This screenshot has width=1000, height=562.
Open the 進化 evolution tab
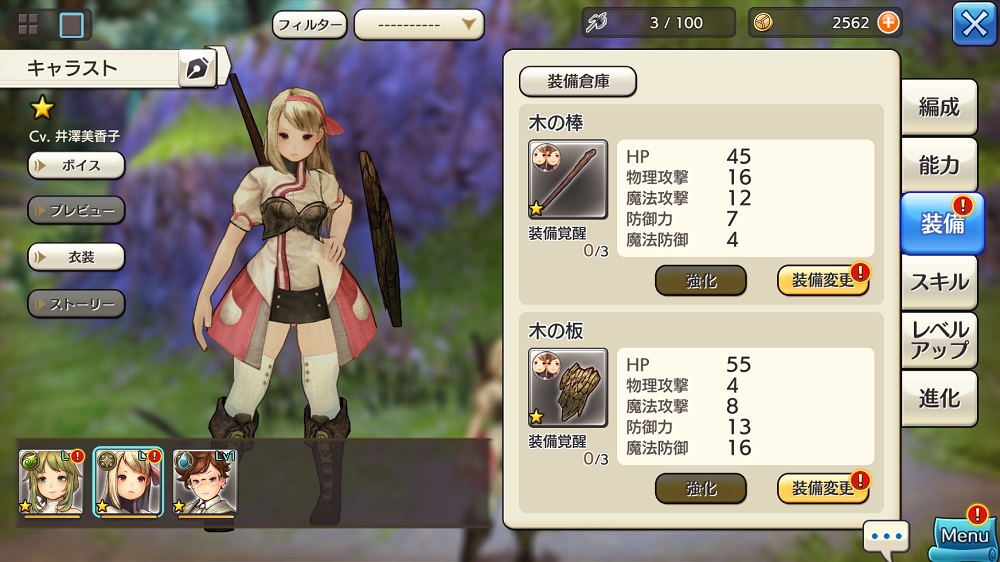point(939,398)
